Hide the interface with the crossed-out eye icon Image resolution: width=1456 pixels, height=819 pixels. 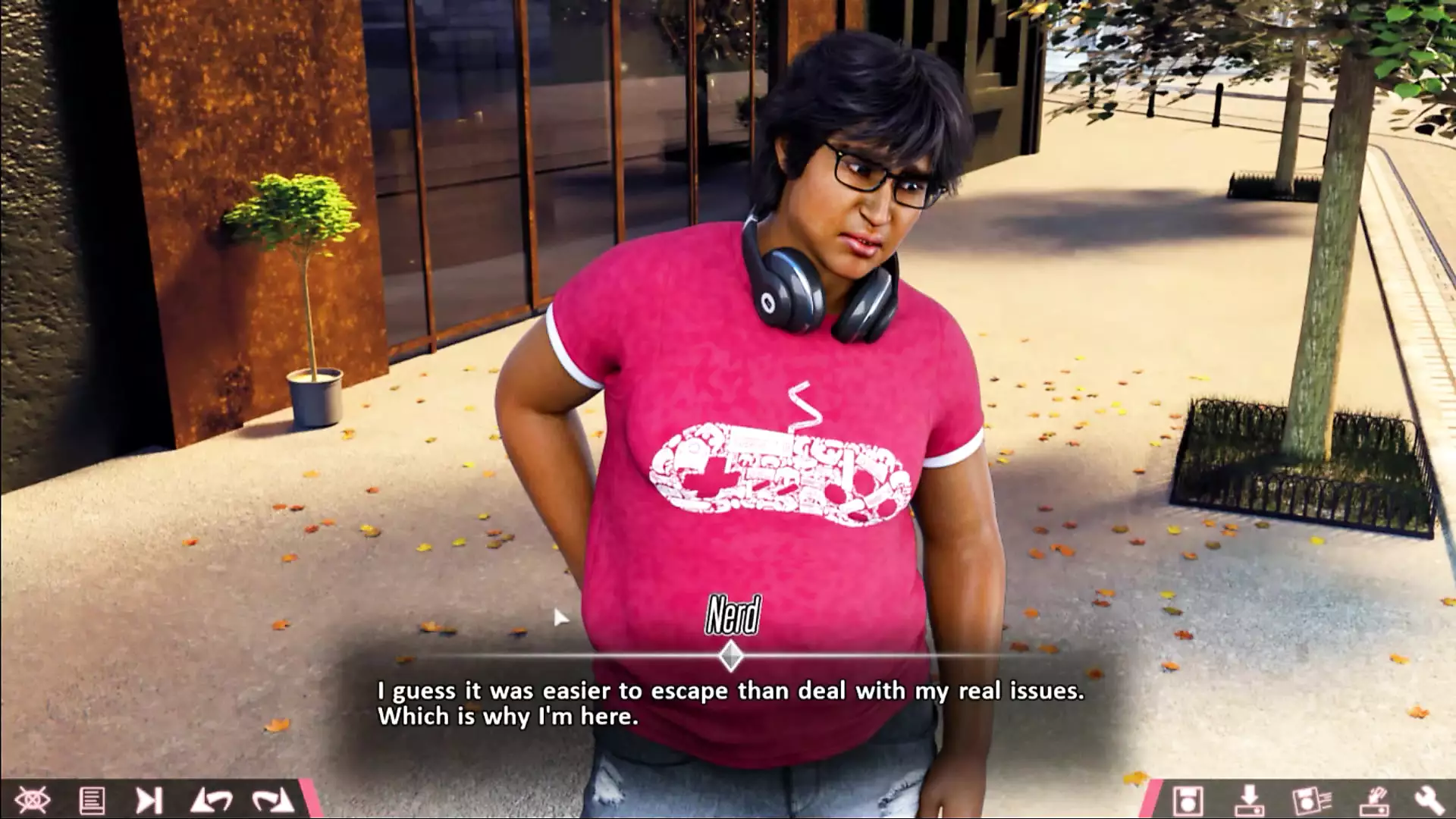[33, 799]
